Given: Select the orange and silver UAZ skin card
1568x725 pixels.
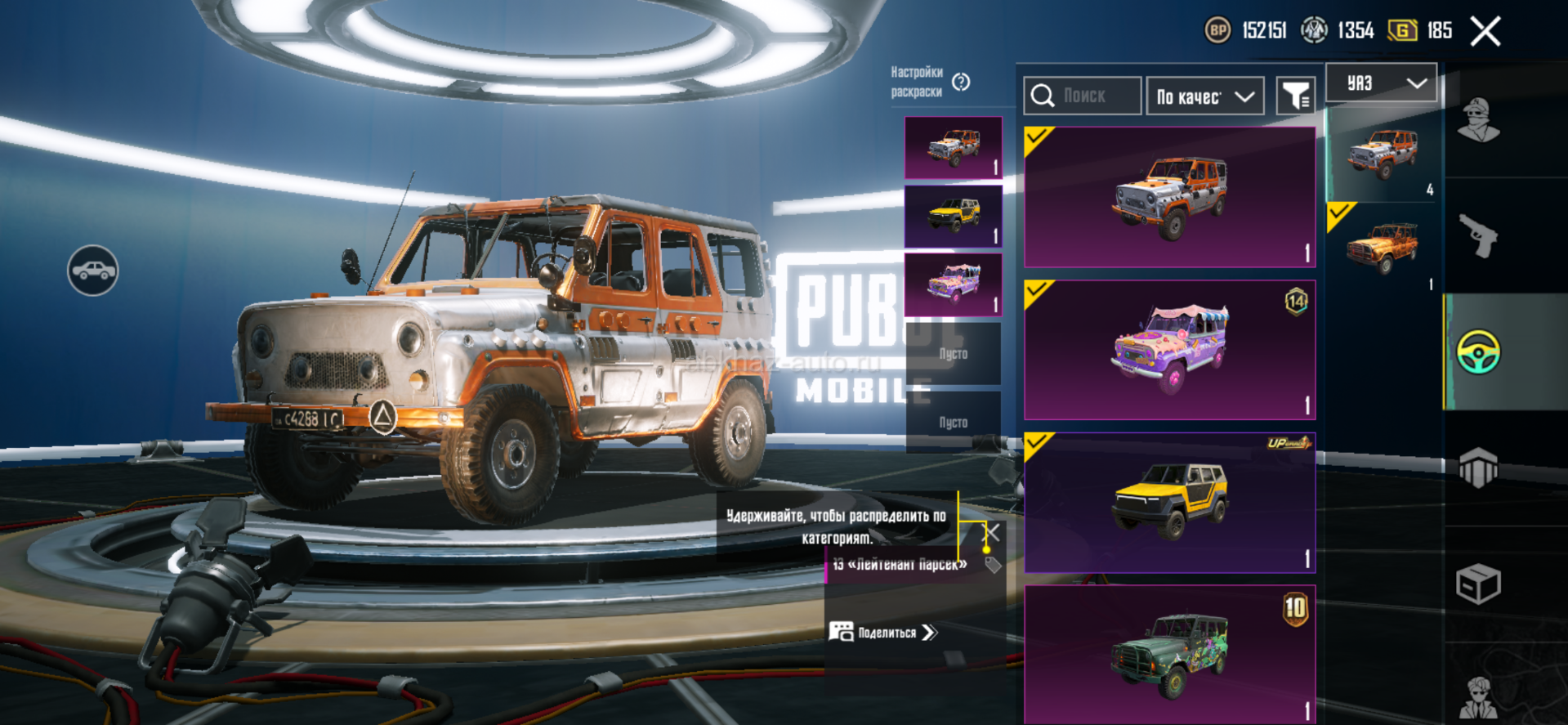Looking at the screenshot, I should pyautogui.click(x=1169, y=197).
